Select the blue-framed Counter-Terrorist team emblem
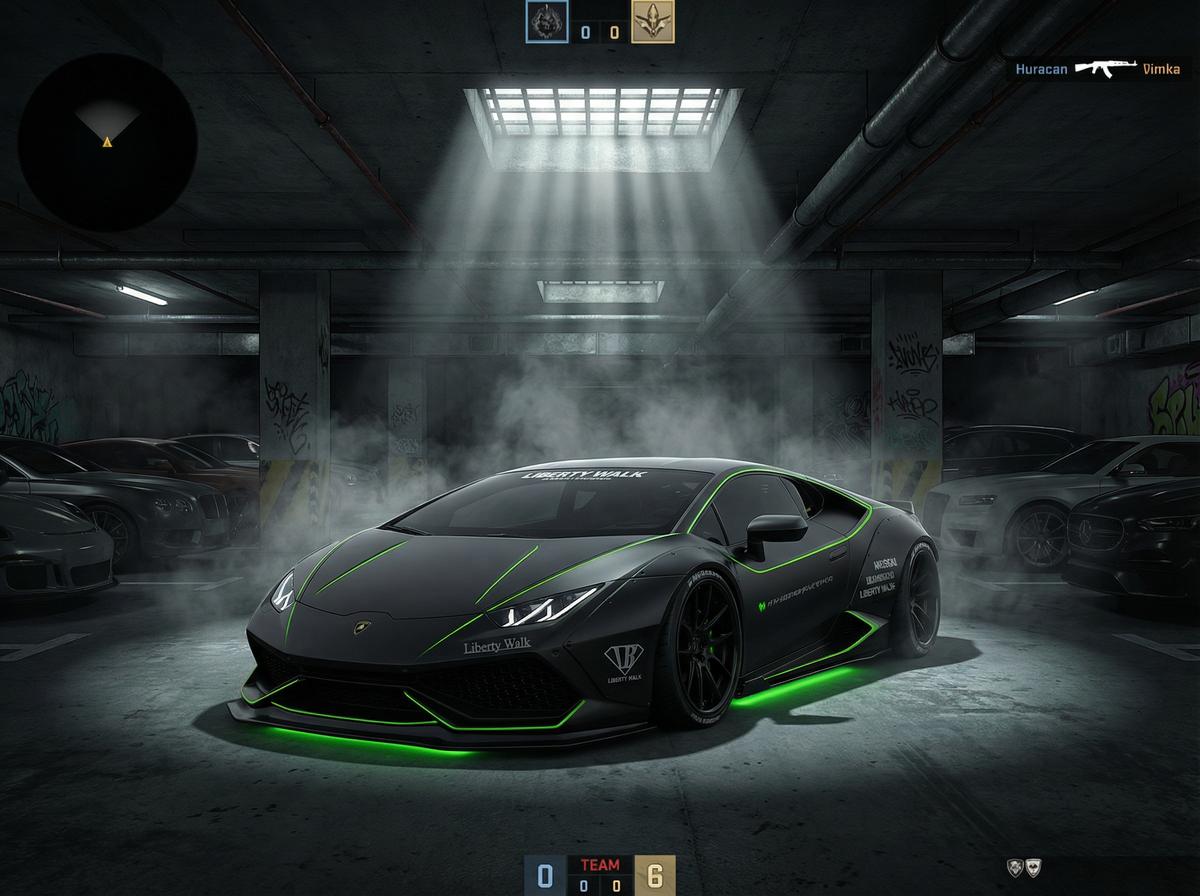 [547, 22]
